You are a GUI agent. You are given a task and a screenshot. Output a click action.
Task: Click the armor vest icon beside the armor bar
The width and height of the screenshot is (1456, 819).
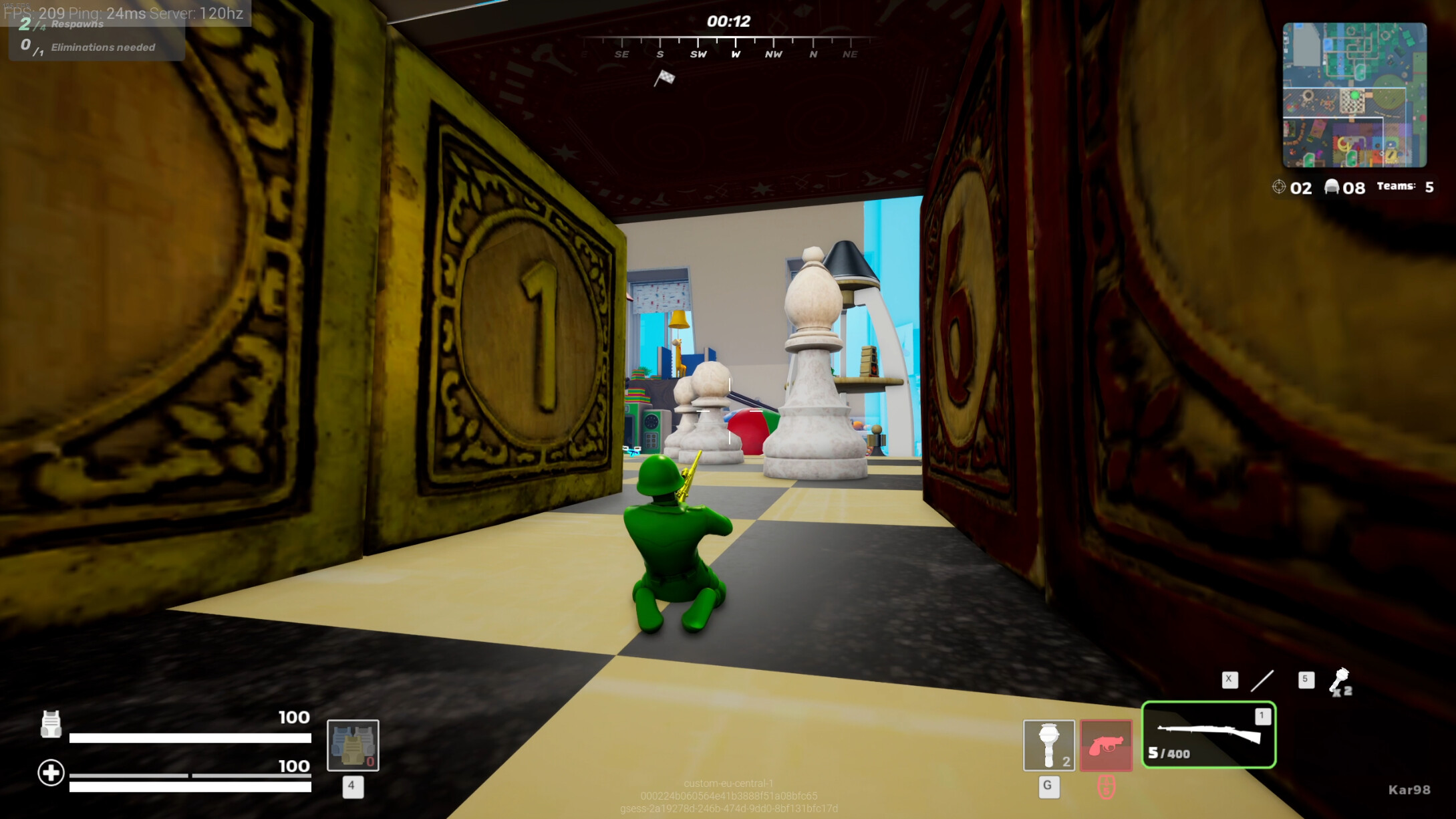(x=53, y=724)
